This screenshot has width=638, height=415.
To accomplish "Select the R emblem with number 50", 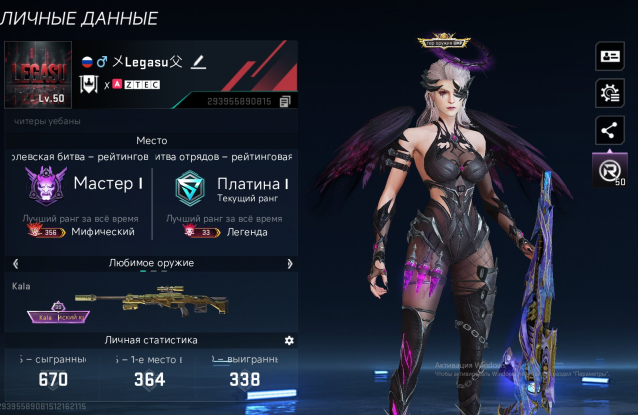I will tap(608, 169).
